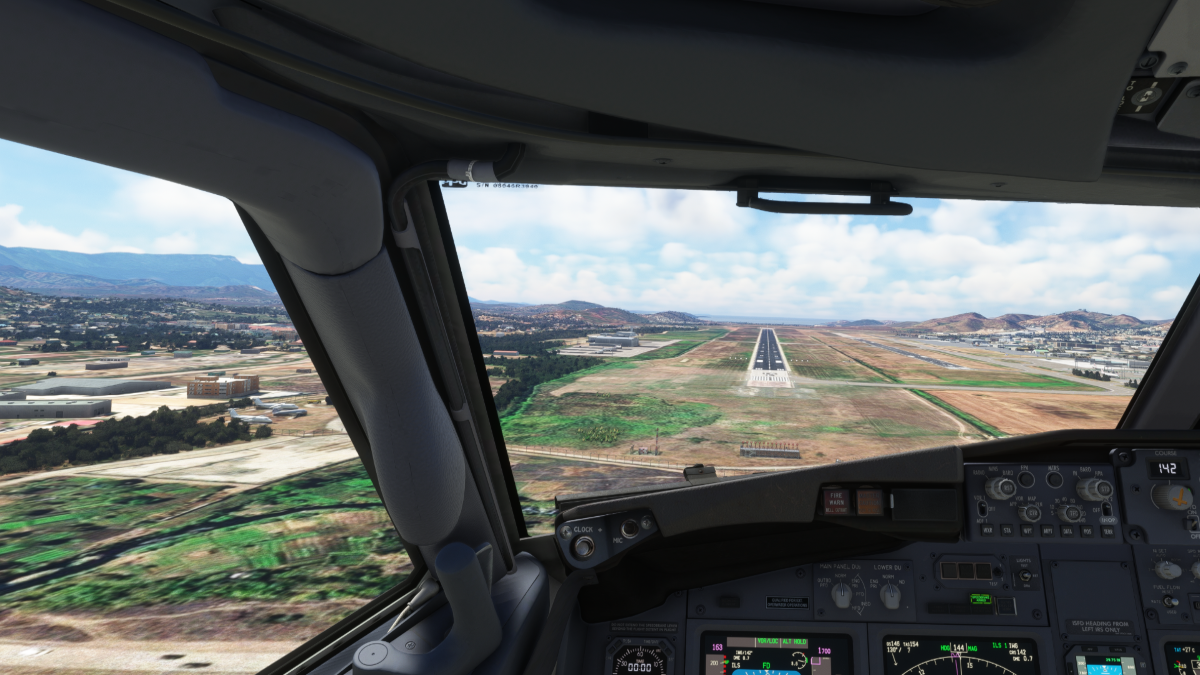
Task: Click the CTR map mode selector knob
Action: click(x=1031, y=513)
